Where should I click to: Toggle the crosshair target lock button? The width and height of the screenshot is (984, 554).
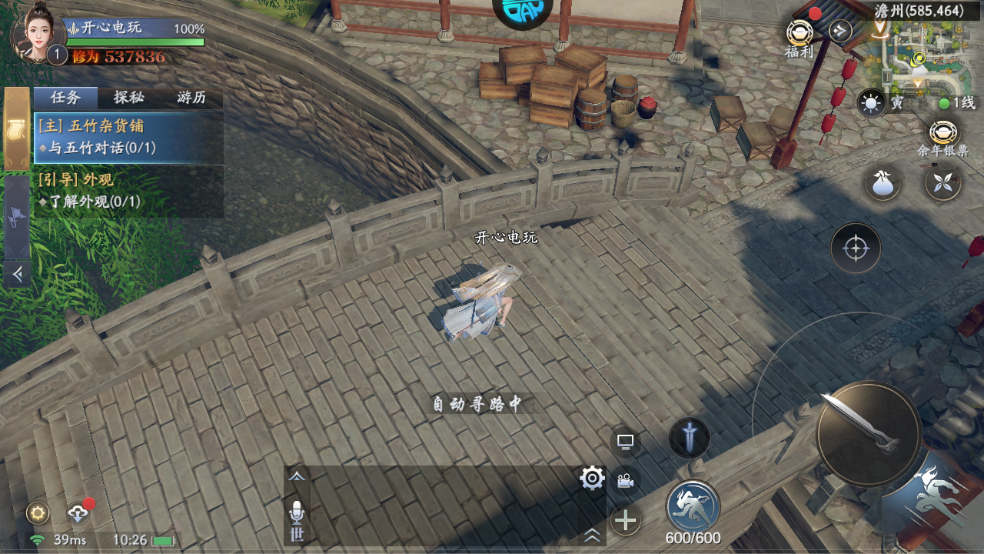coord(856,247)
